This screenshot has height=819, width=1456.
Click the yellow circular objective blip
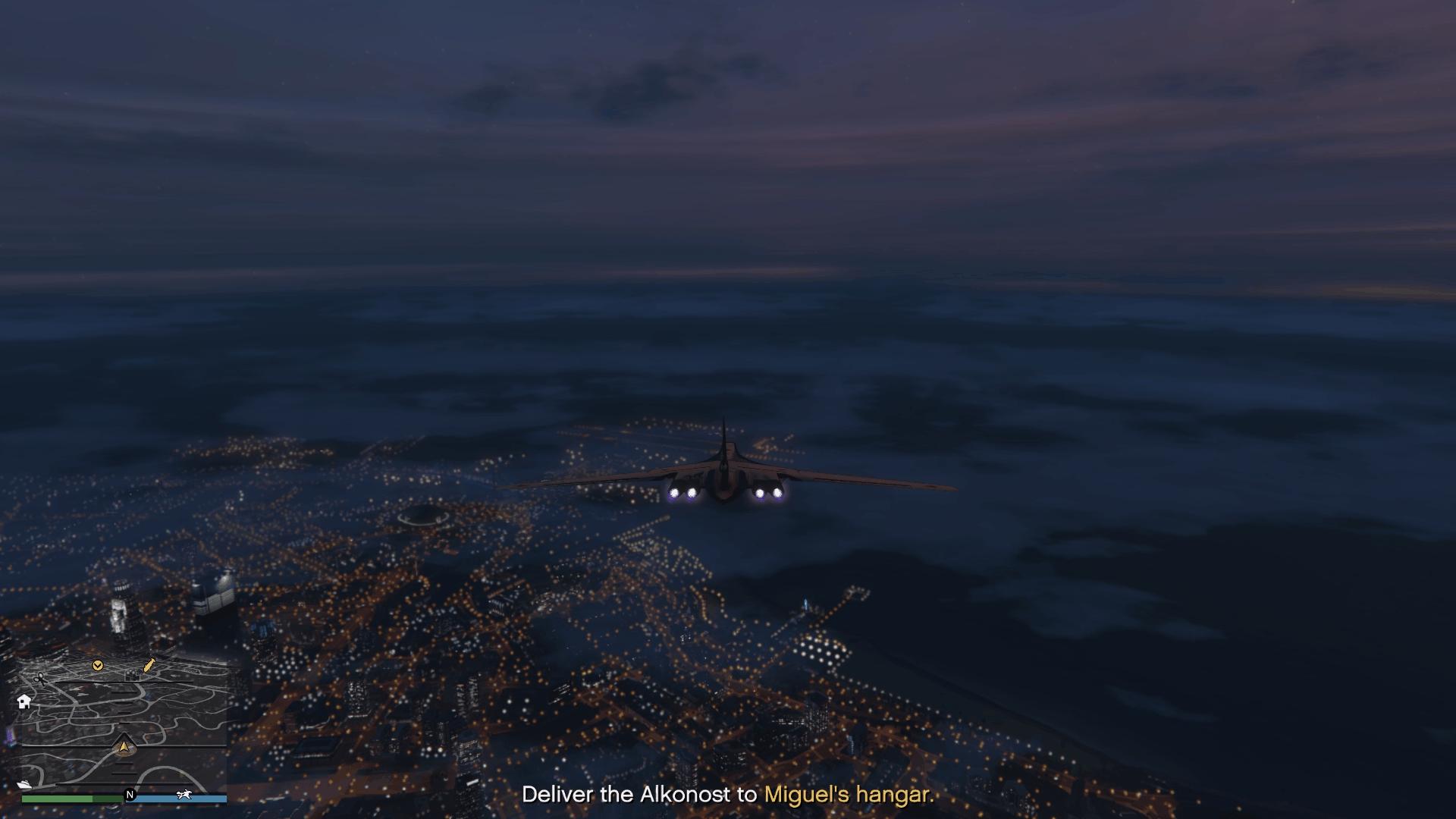click(x=98, y=666)
